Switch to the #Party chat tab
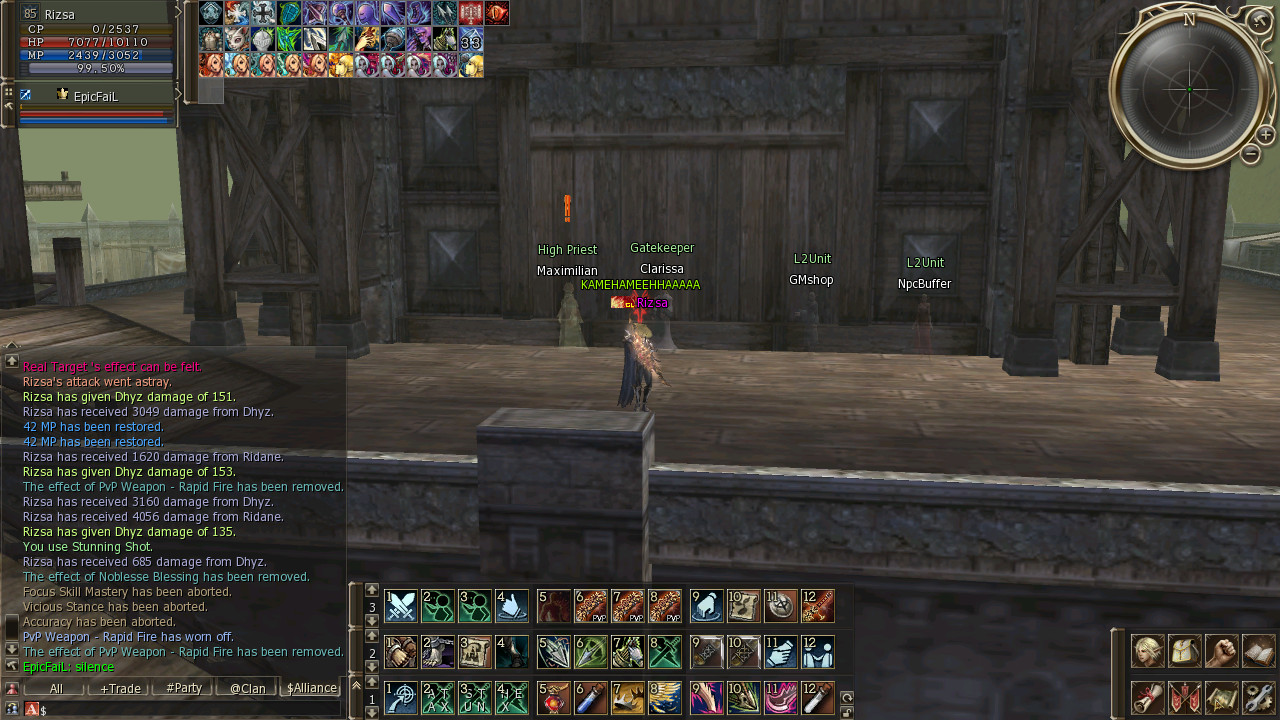 [184, 688]
